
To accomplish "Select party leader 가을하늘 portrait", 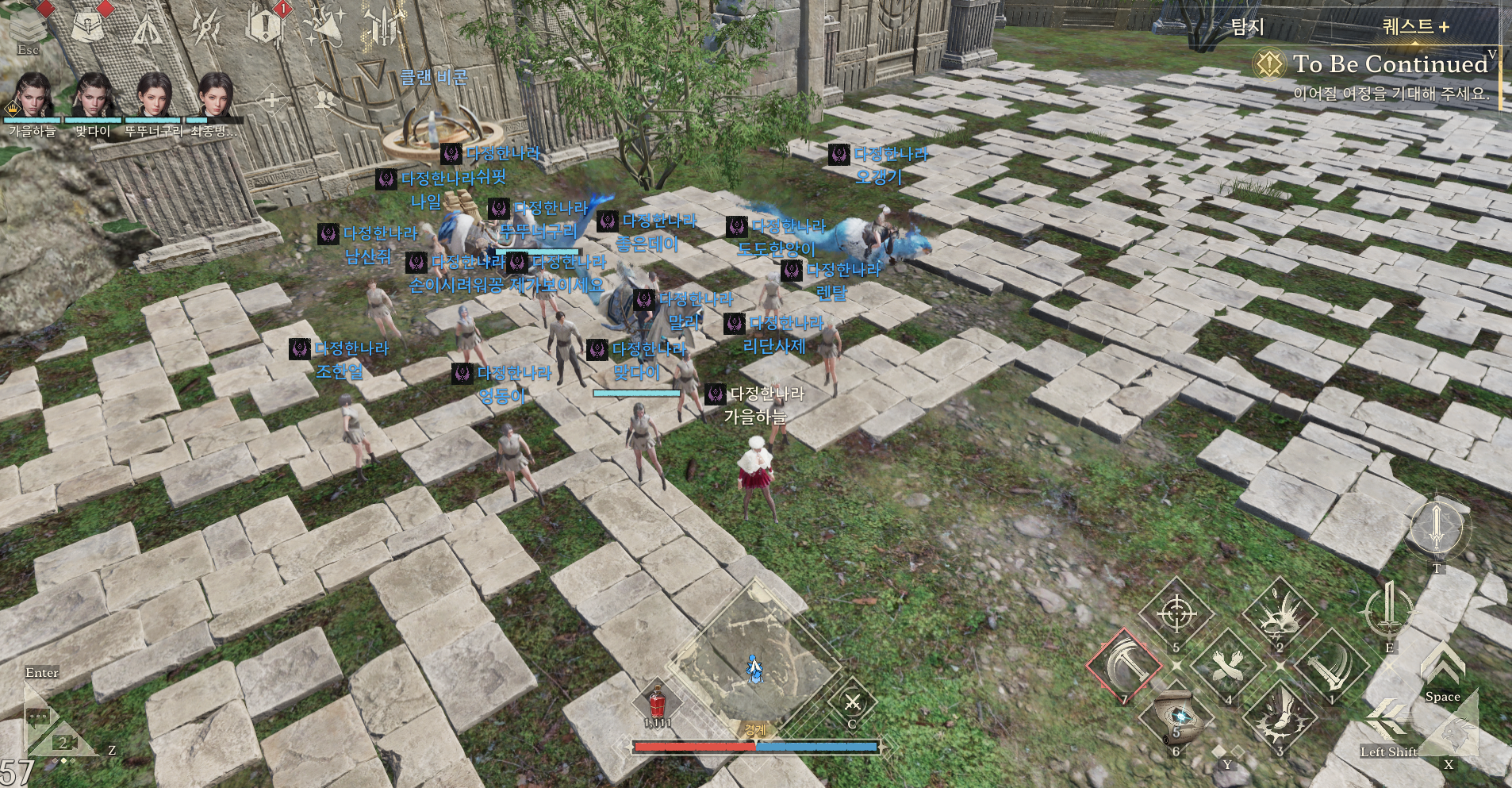I will [33, 96].
